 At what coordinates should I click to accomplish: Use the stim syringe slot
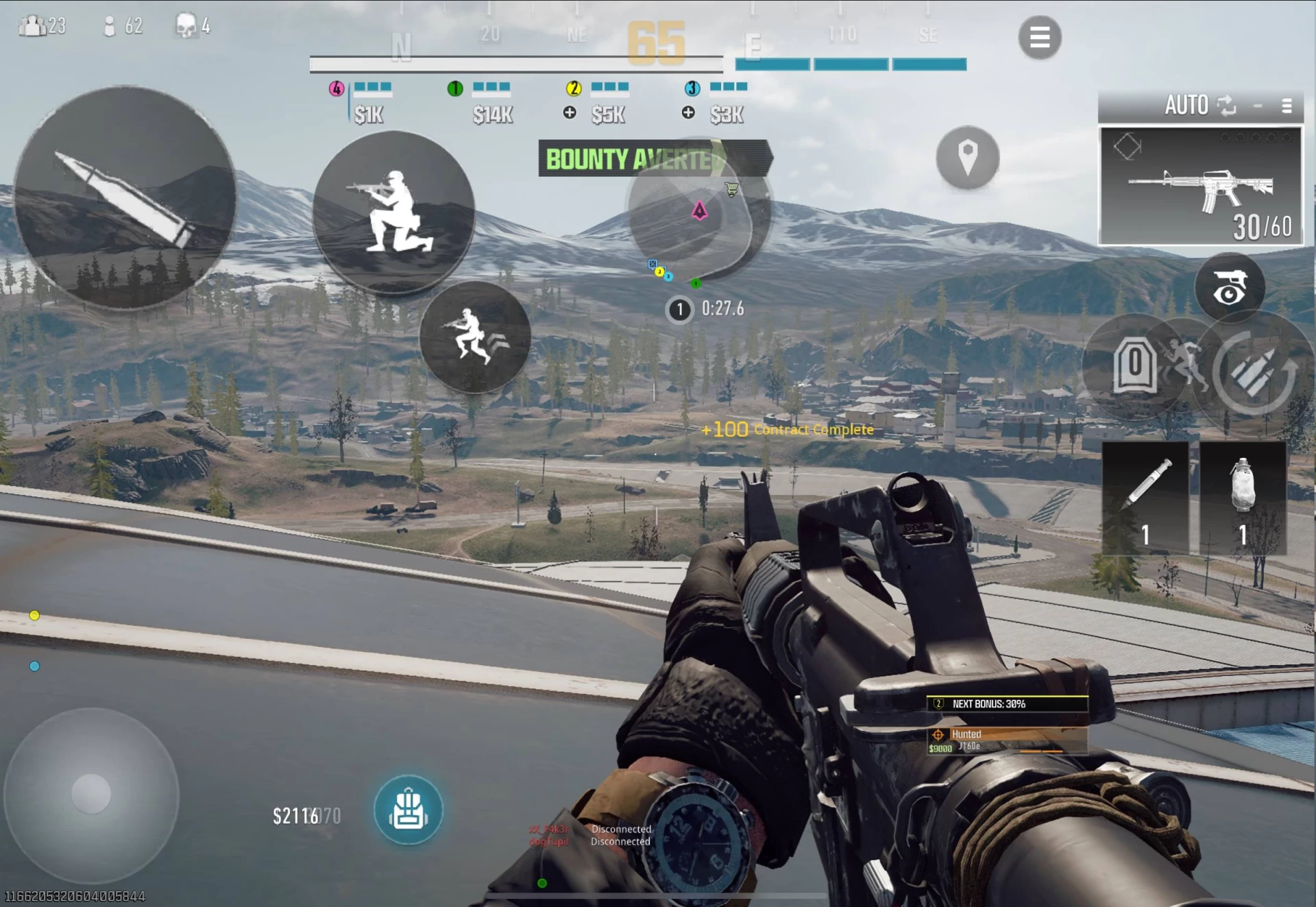pos(1145,498)
